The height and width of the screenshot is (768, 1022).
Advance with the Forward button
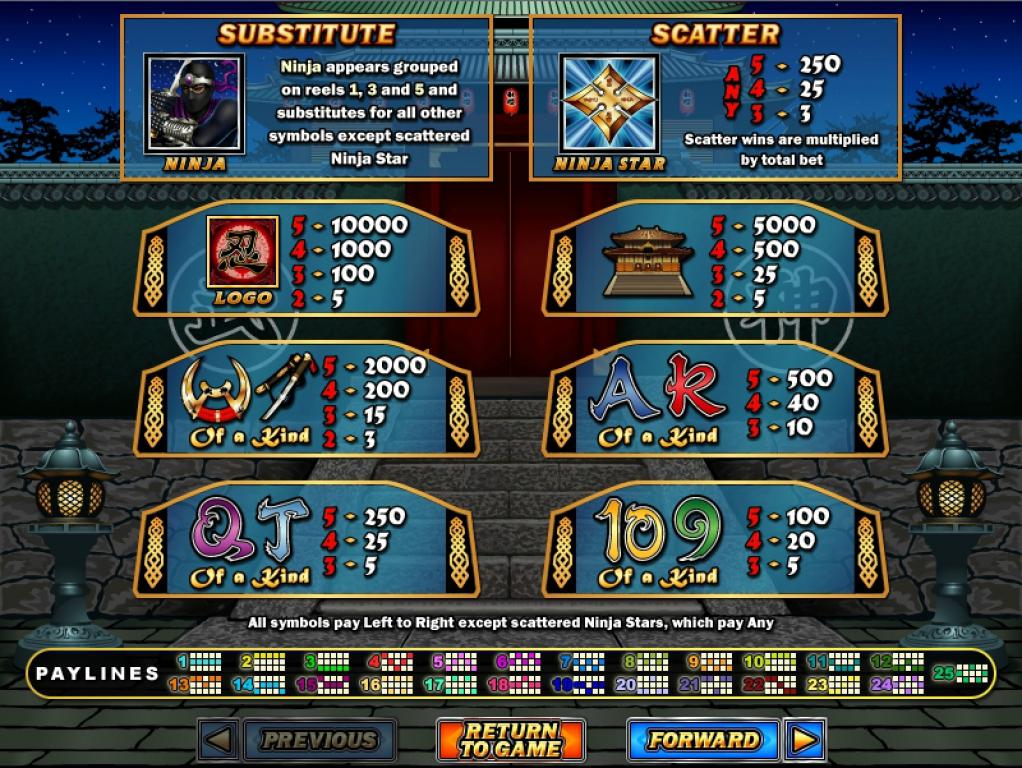tap(703, 740)
